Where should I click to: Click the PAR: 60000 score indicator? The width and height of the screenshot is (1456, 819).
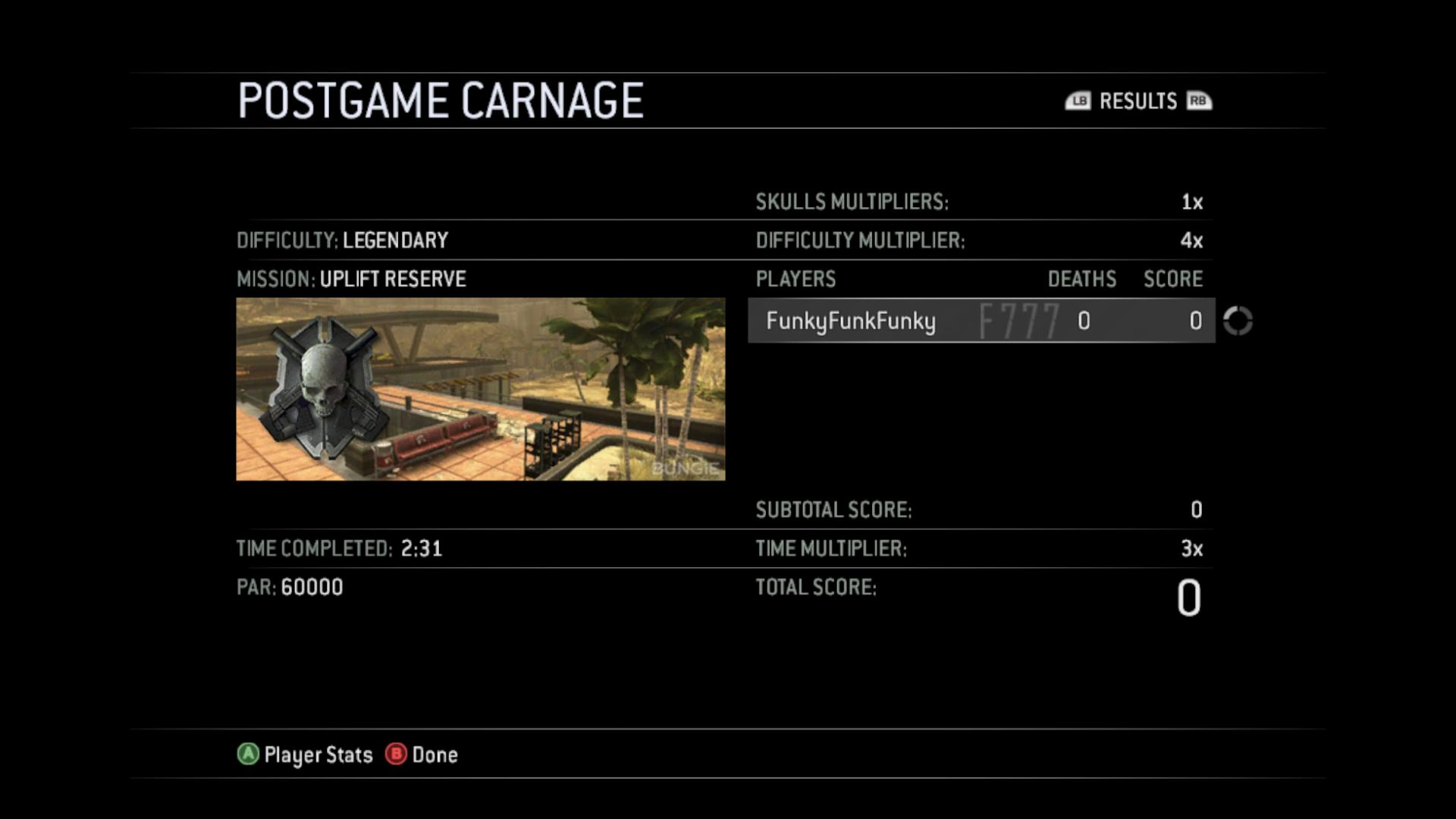pyautogui.click(x=289, y=587)
